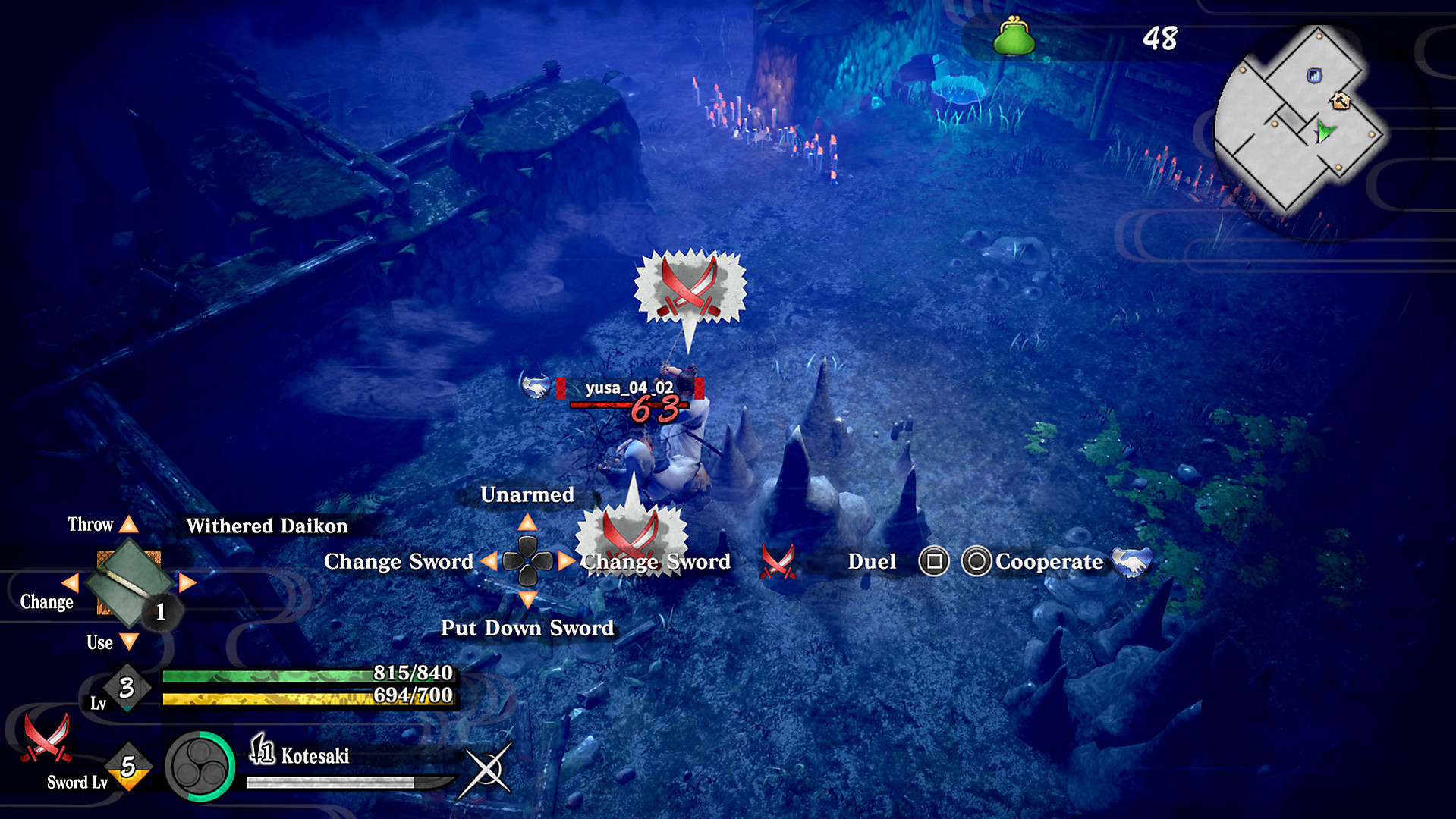Click the down arrow for Put Down Sword
The width and height of the screenshot is (1456, 819).
tap(528, 601)
